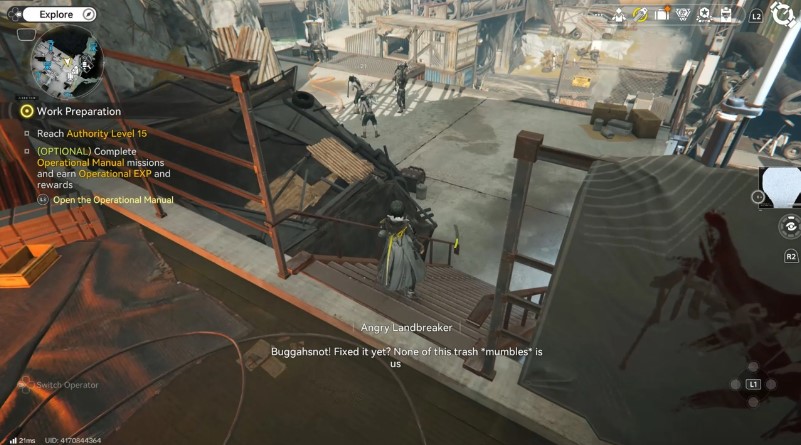
Task: Activate the eye scan icon
Action: [790, 228]
